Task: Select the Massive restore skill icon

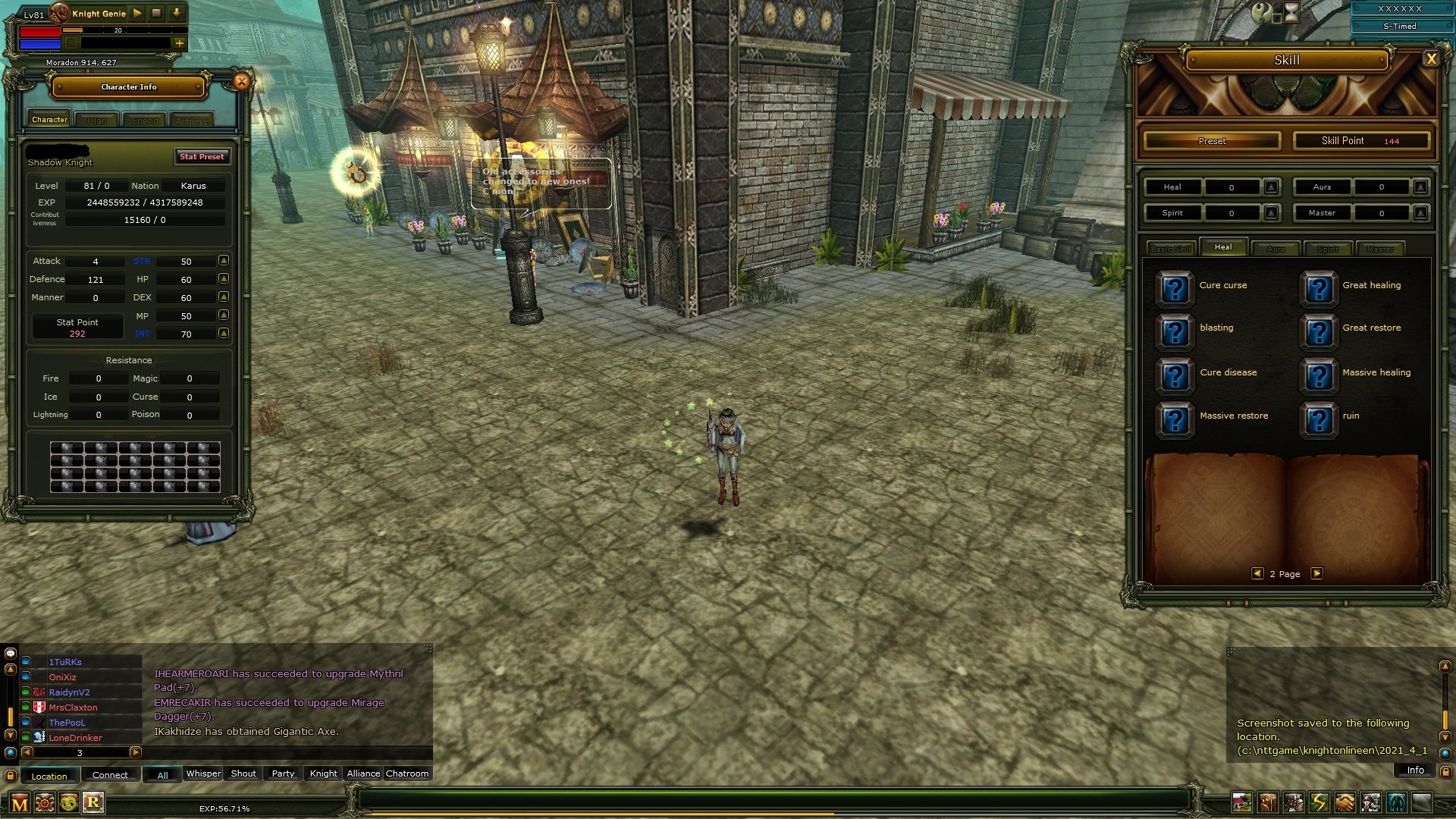Action: coord(1175,419)
